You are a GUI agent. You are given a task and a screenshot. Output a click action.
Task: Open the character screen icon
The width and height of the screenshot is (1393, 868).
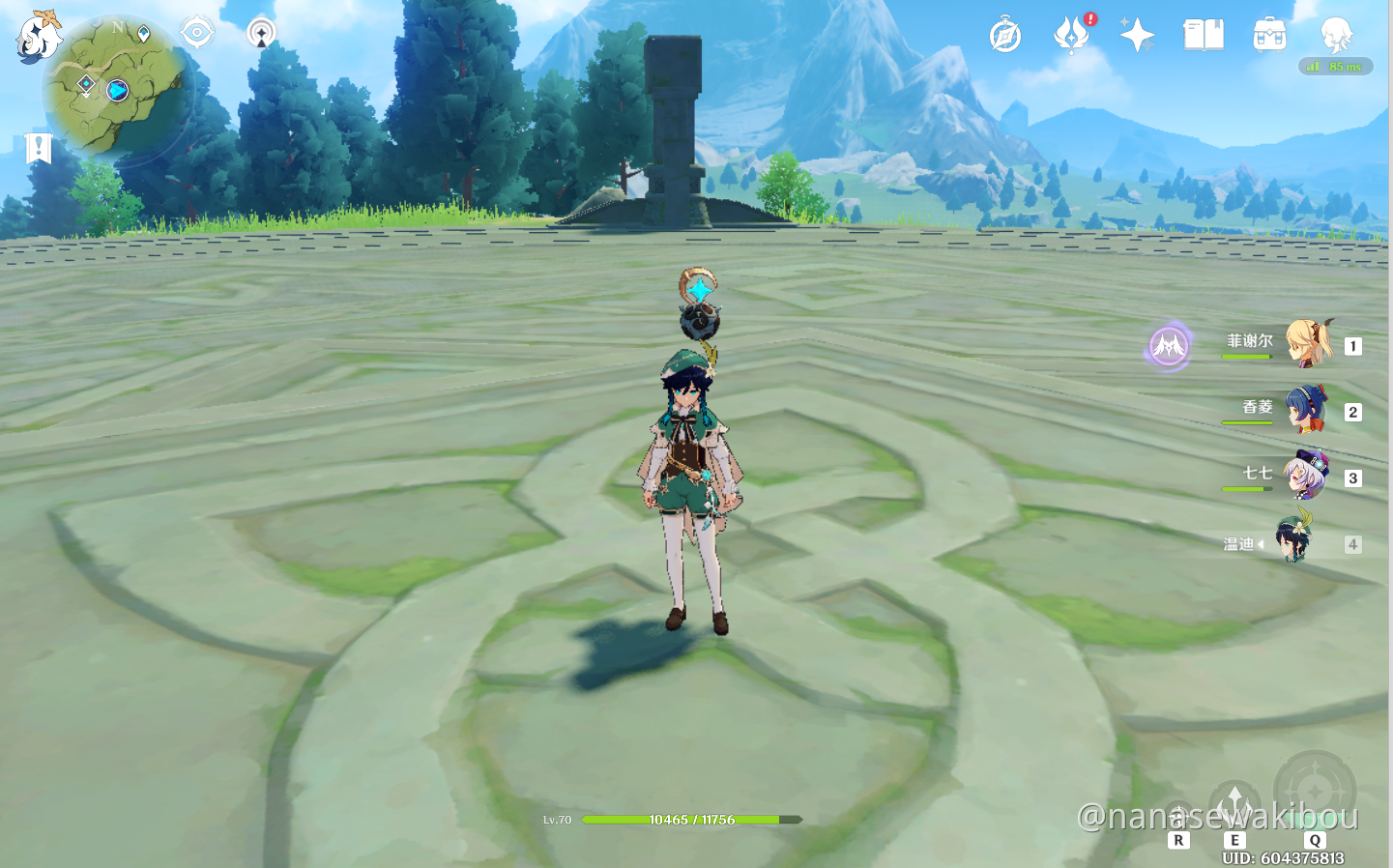point(1336,35)
